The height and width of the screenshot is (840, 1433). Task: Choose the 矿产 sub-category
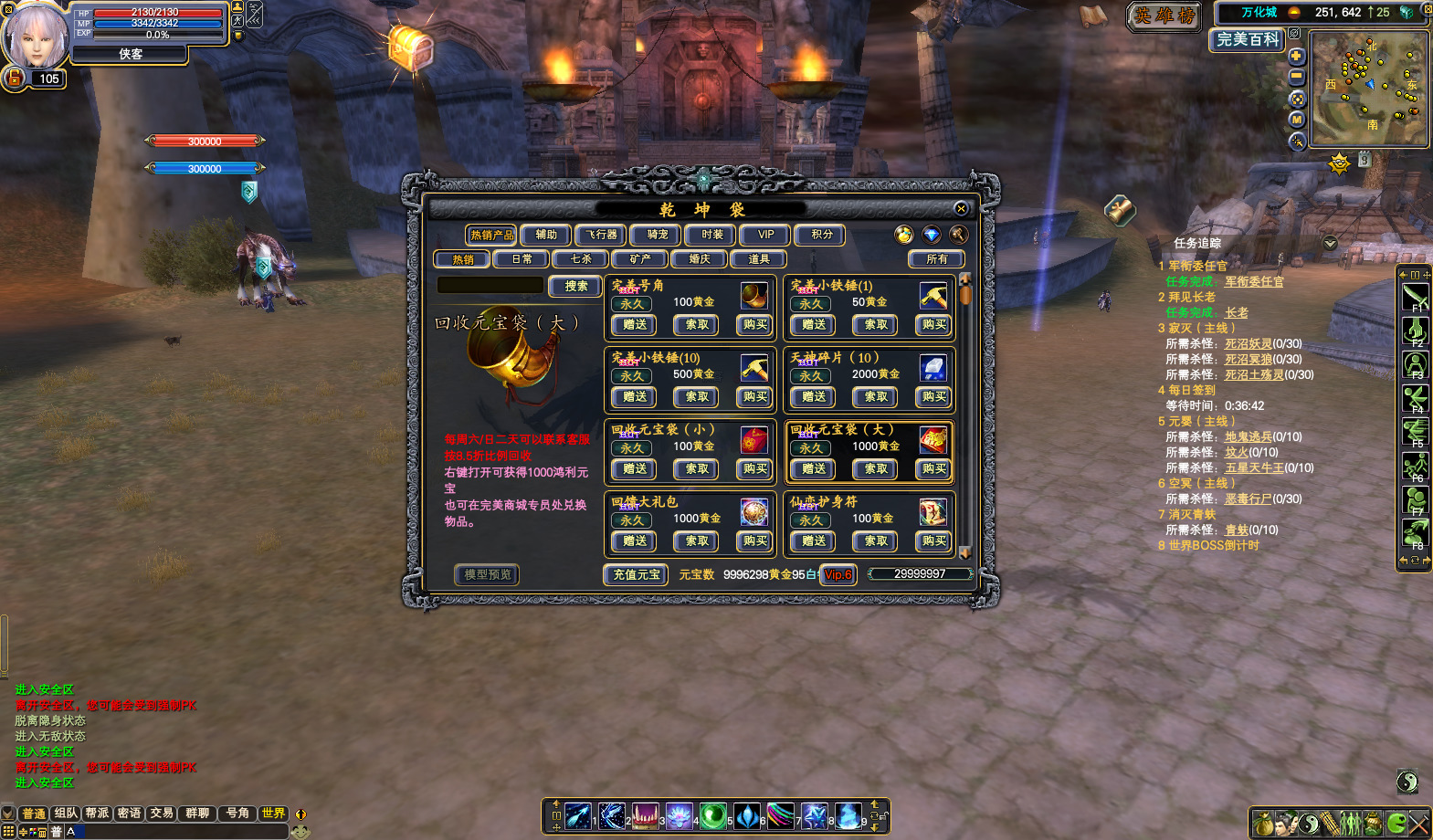click(x=640, y=259)
